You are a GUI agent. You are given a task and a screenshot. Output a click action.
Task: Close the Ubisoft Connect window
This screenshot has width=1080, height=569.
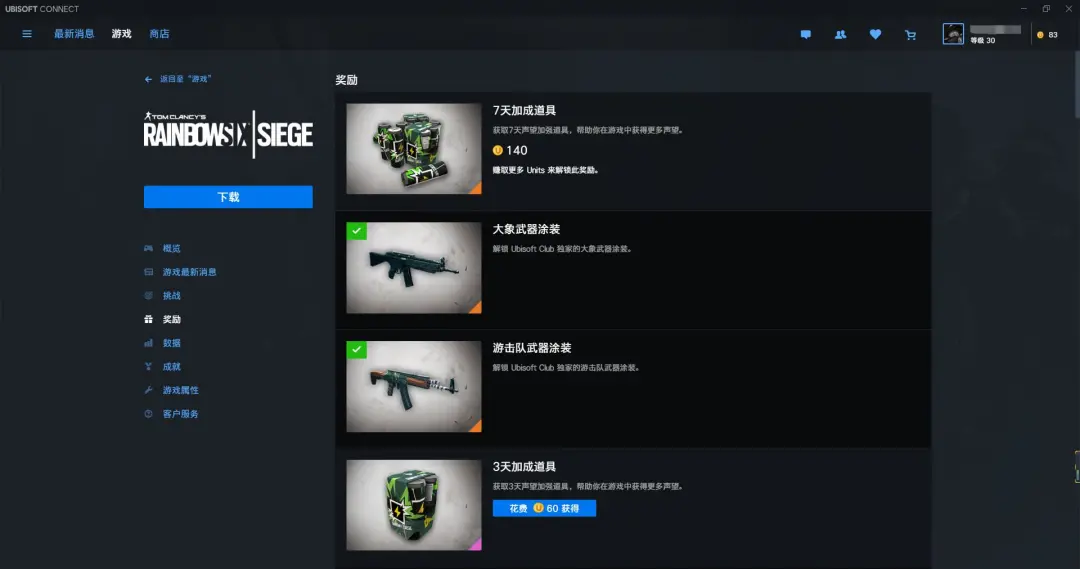pos(1069,9)
